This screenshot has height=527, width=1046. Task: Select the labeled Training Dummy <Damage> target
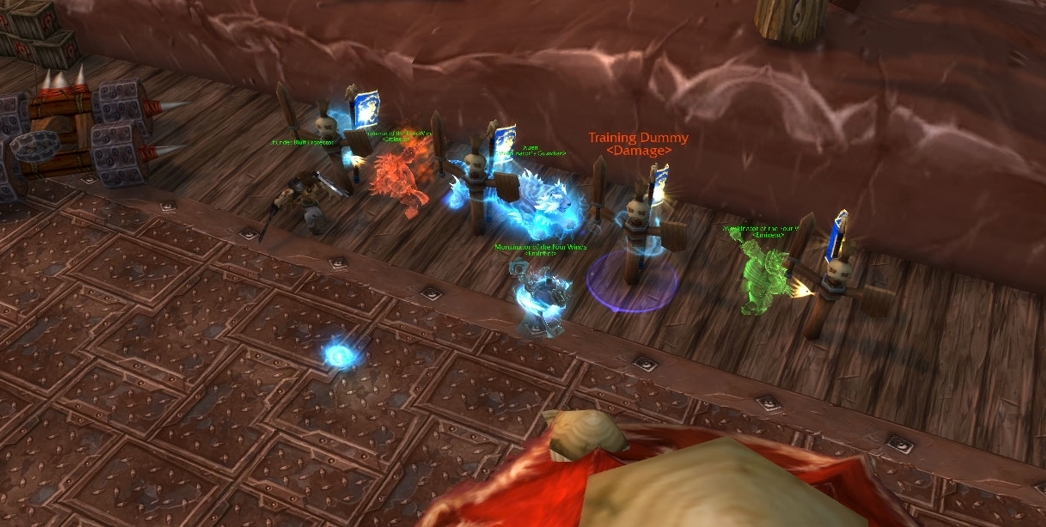tap(637, 240)
